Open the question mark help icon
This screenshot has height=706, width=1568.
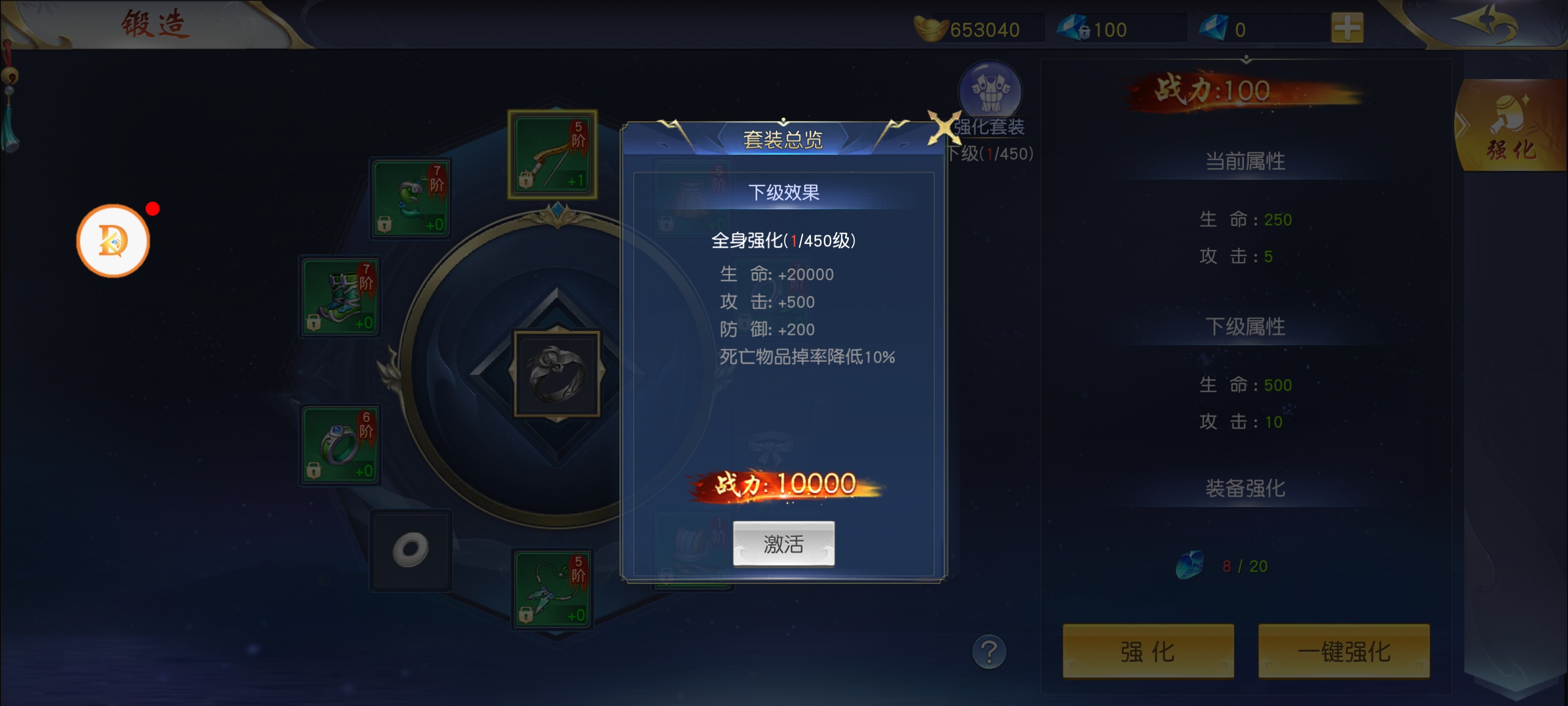point(989,652)
